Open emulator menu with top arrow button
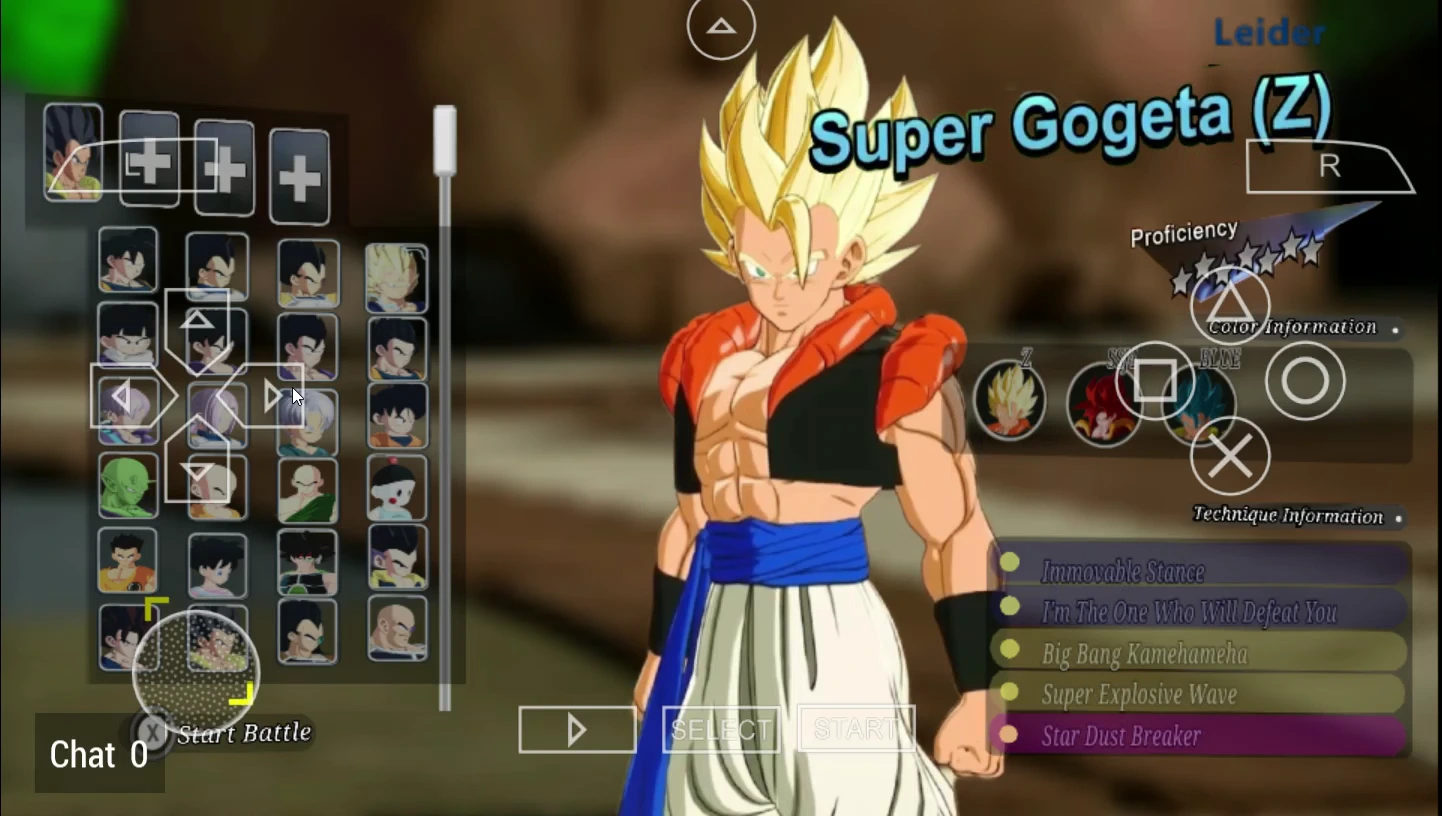 [721, 27]
